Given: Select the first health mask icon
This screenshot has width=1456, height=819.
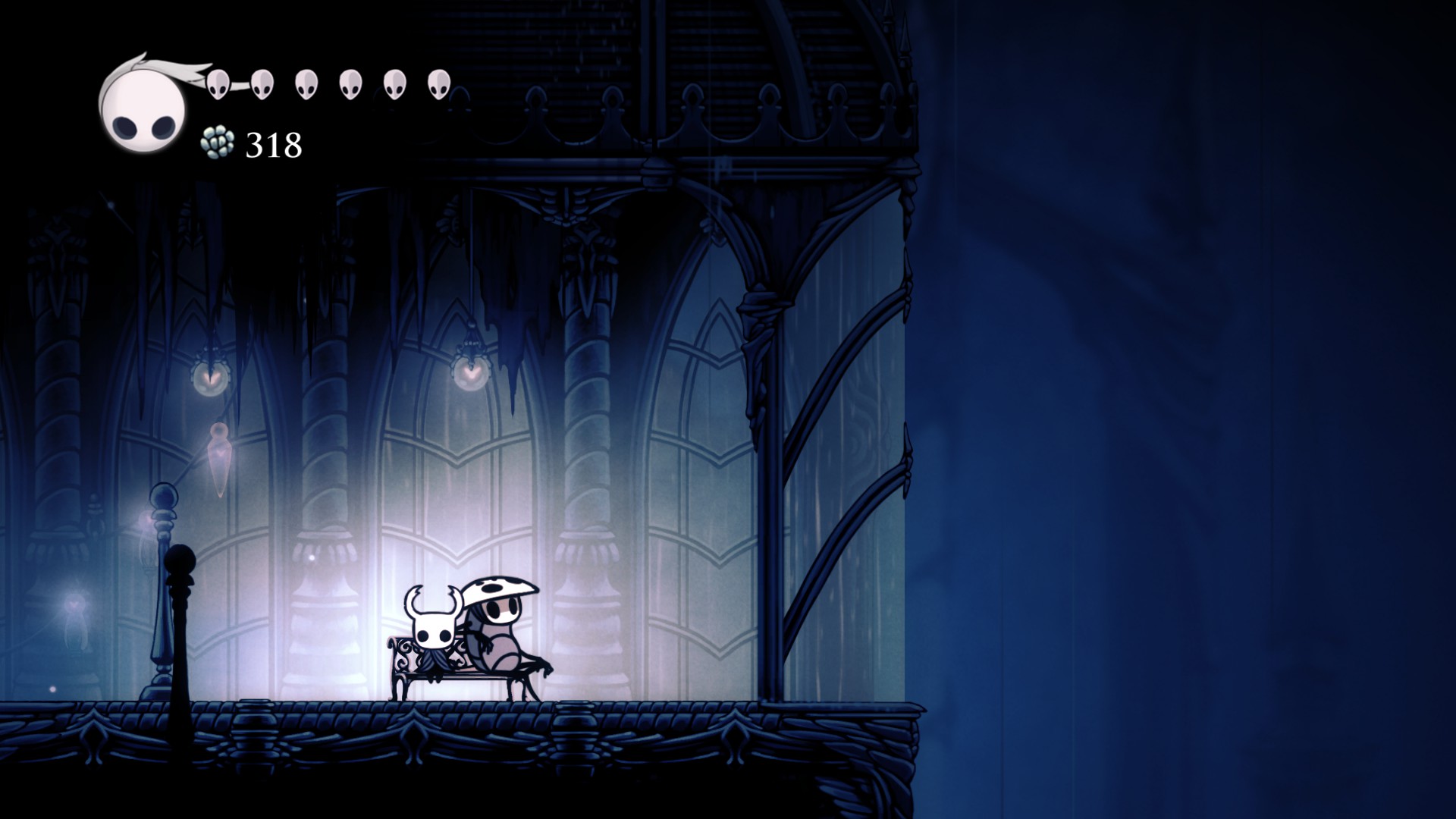Looking at the screenshot, I should (x=216, y=83).
